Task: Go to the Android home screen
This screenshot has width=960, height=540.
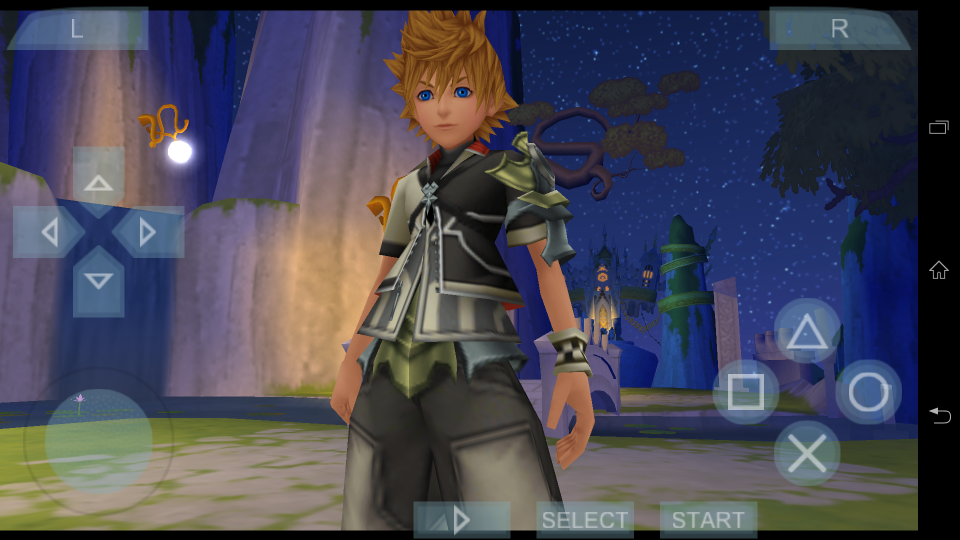Action: click(x=939, y=270)
